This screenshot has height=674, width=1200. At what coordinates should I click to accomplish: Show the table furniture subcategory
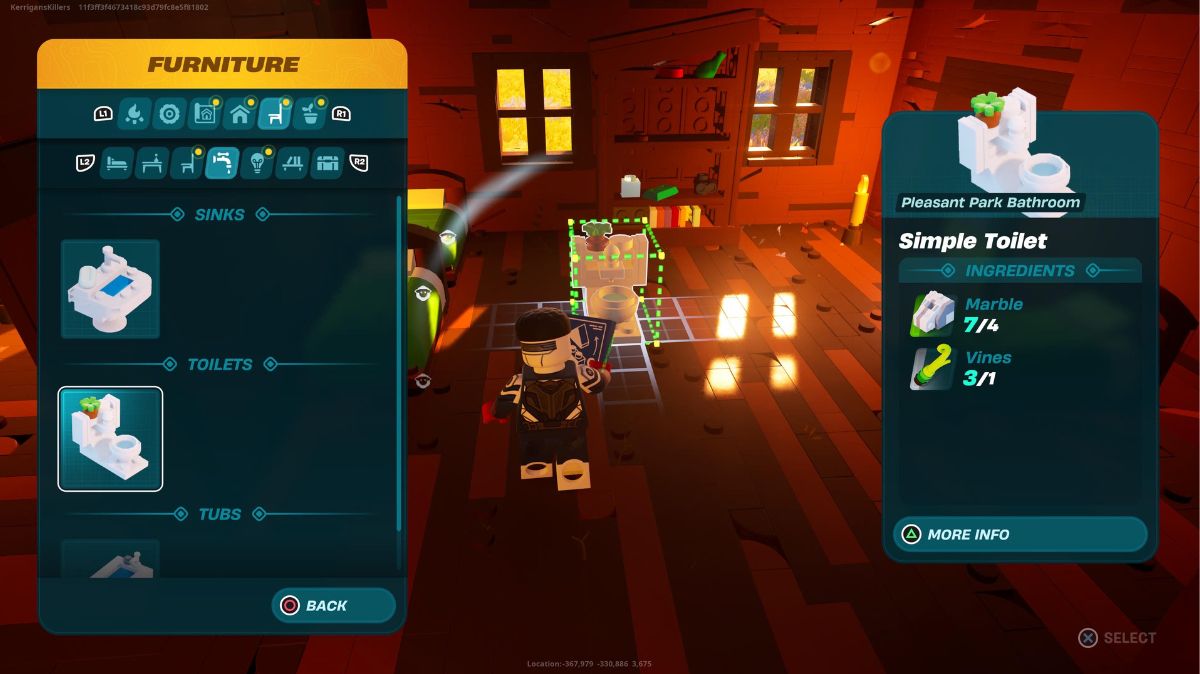point(151,162)
